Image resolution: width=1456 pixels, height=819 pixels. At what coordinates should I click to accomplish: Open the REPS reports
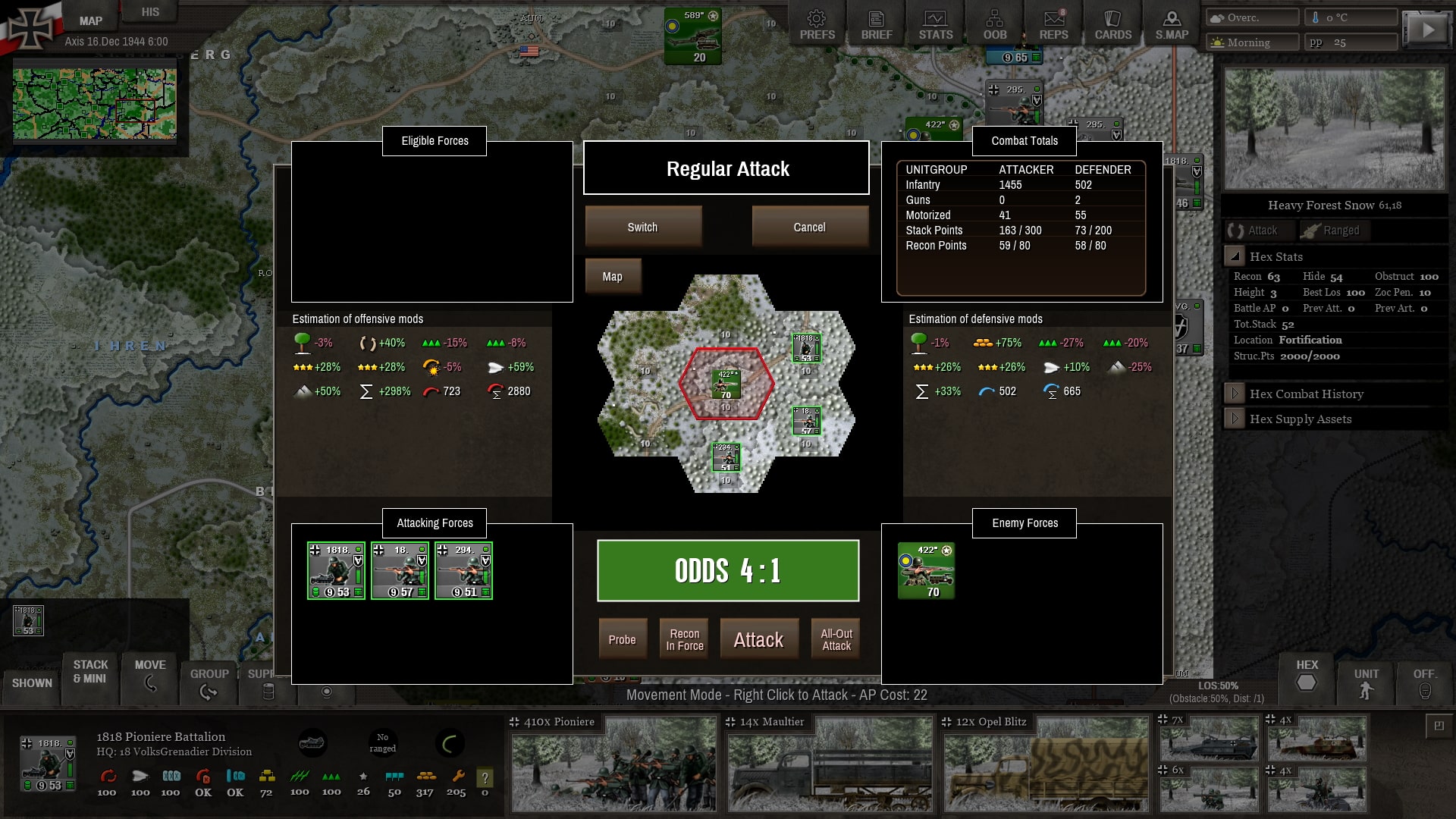tap(1053, 25)
